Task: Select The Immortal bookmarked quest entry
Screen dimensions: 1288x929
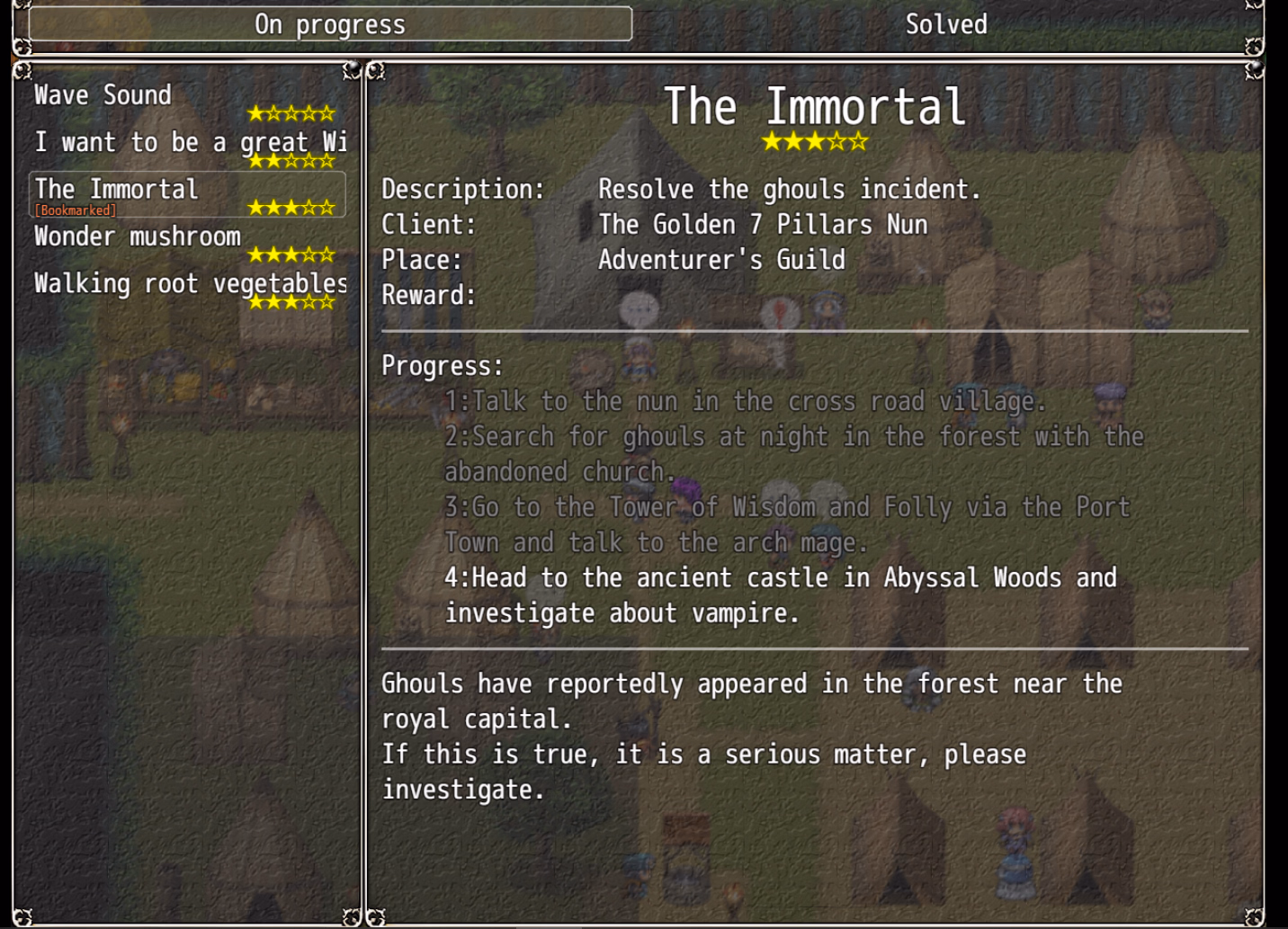Action: tap(187, 194)
